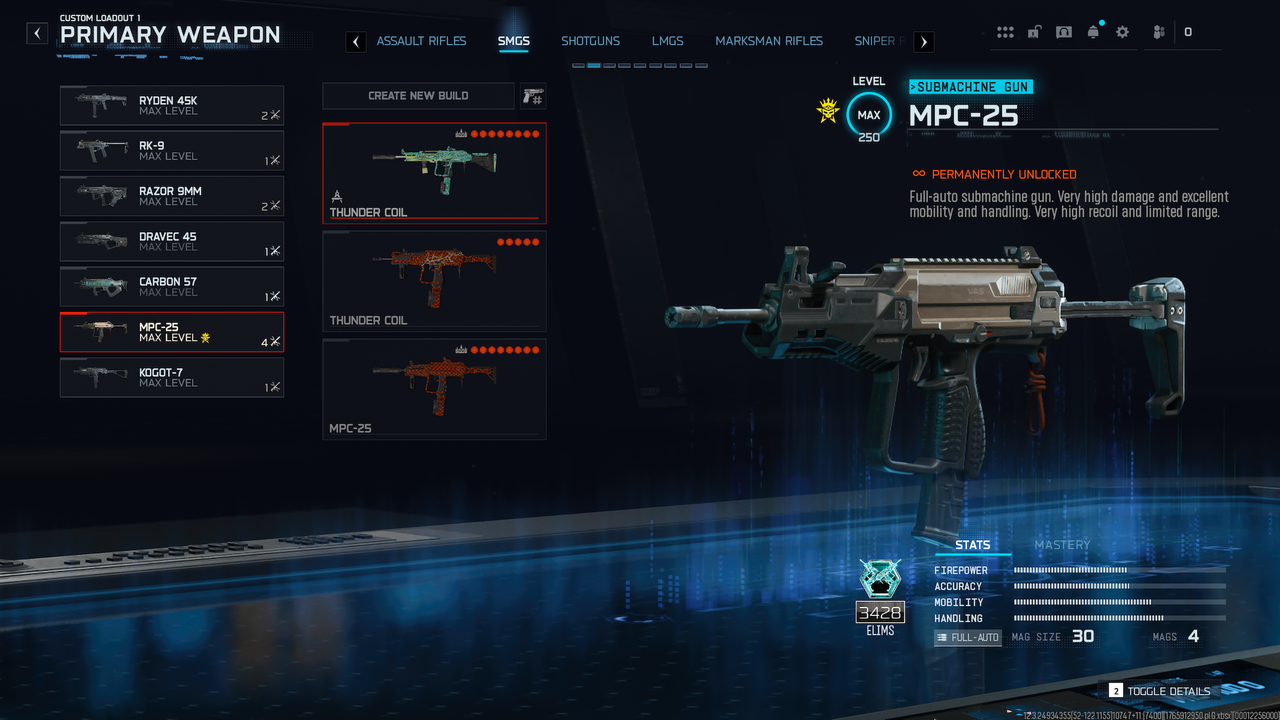Show the Marksman Rifles category

(x=769, y=41)
